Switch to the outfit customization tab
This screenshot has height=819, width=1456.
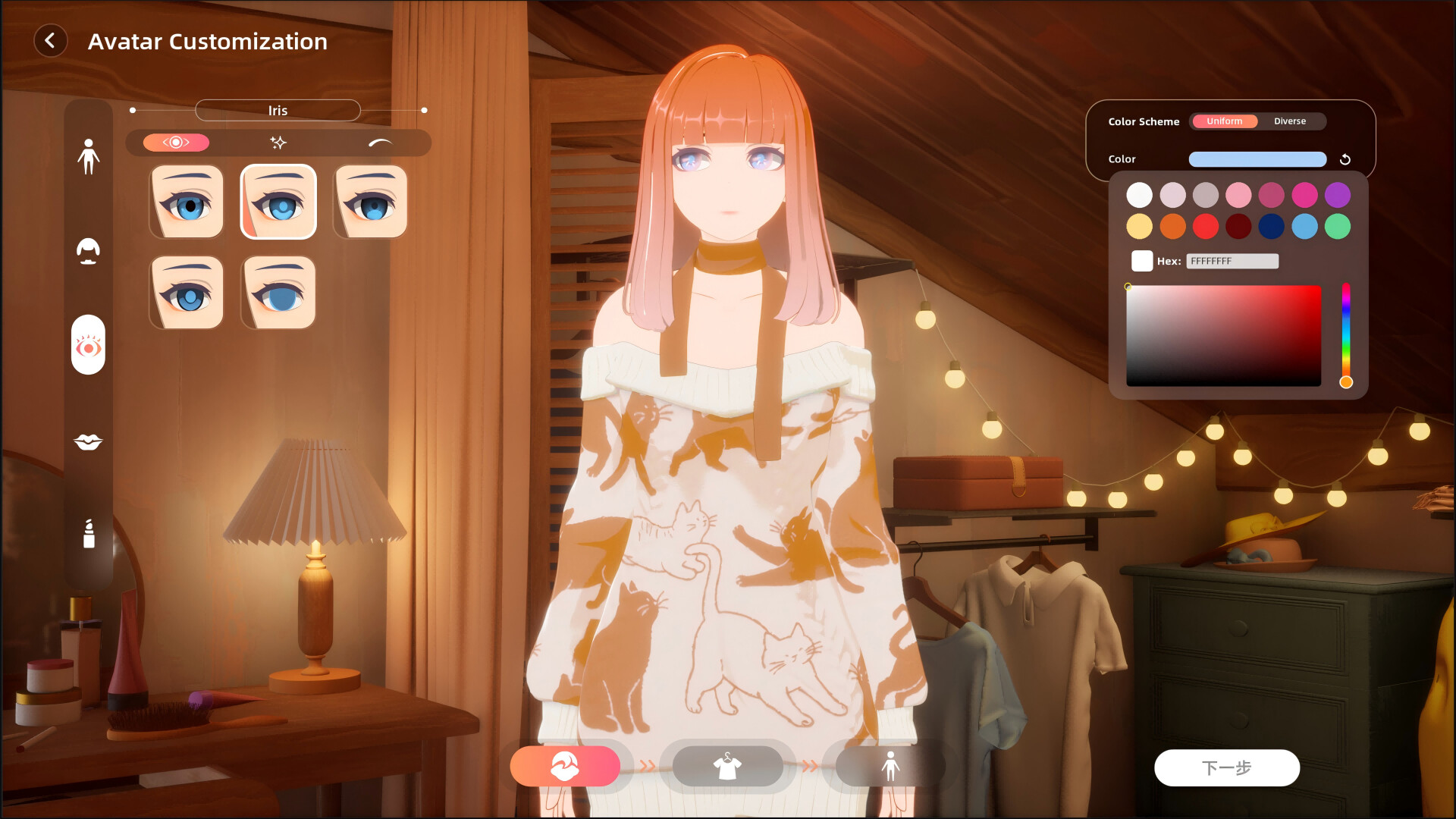click(727, 766)
